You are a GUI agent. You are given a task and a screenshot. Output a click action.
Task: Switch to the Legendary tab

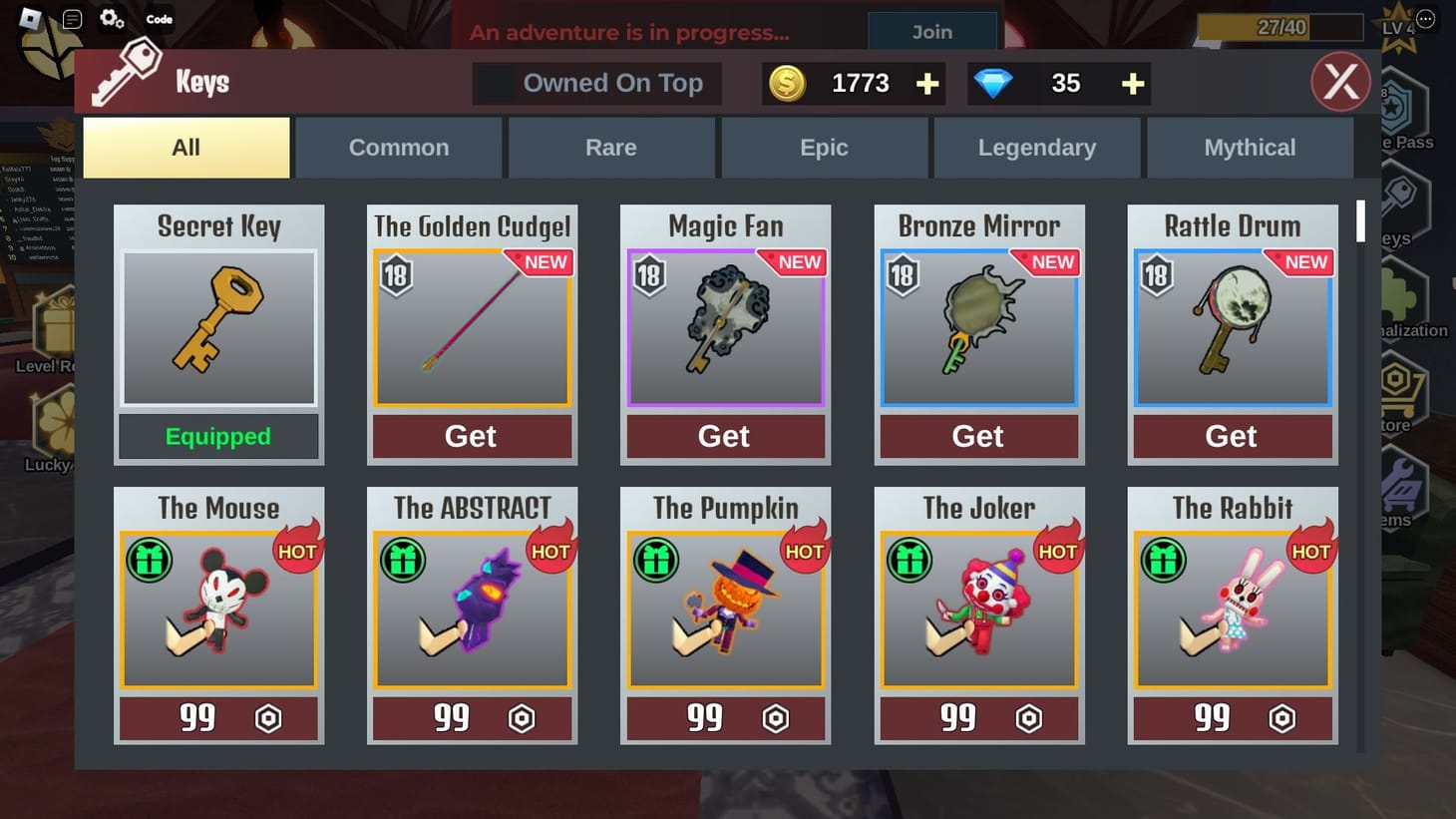(1037, 147)
